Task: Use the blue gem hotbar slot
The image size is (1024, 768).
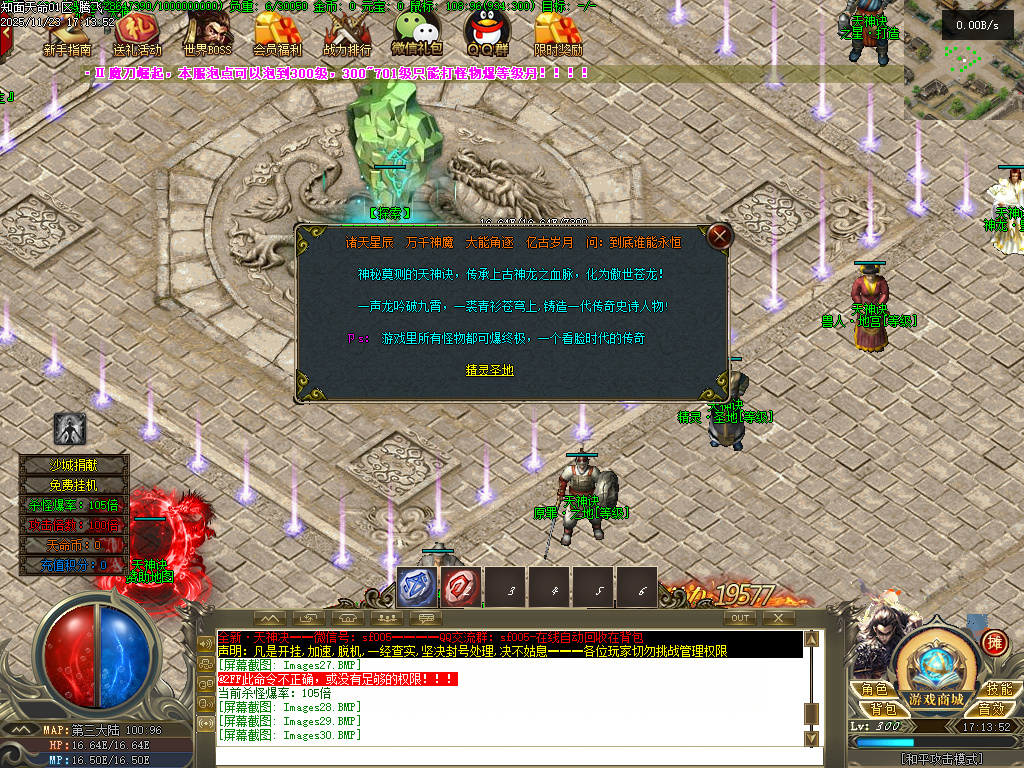Action: [416, 588]
